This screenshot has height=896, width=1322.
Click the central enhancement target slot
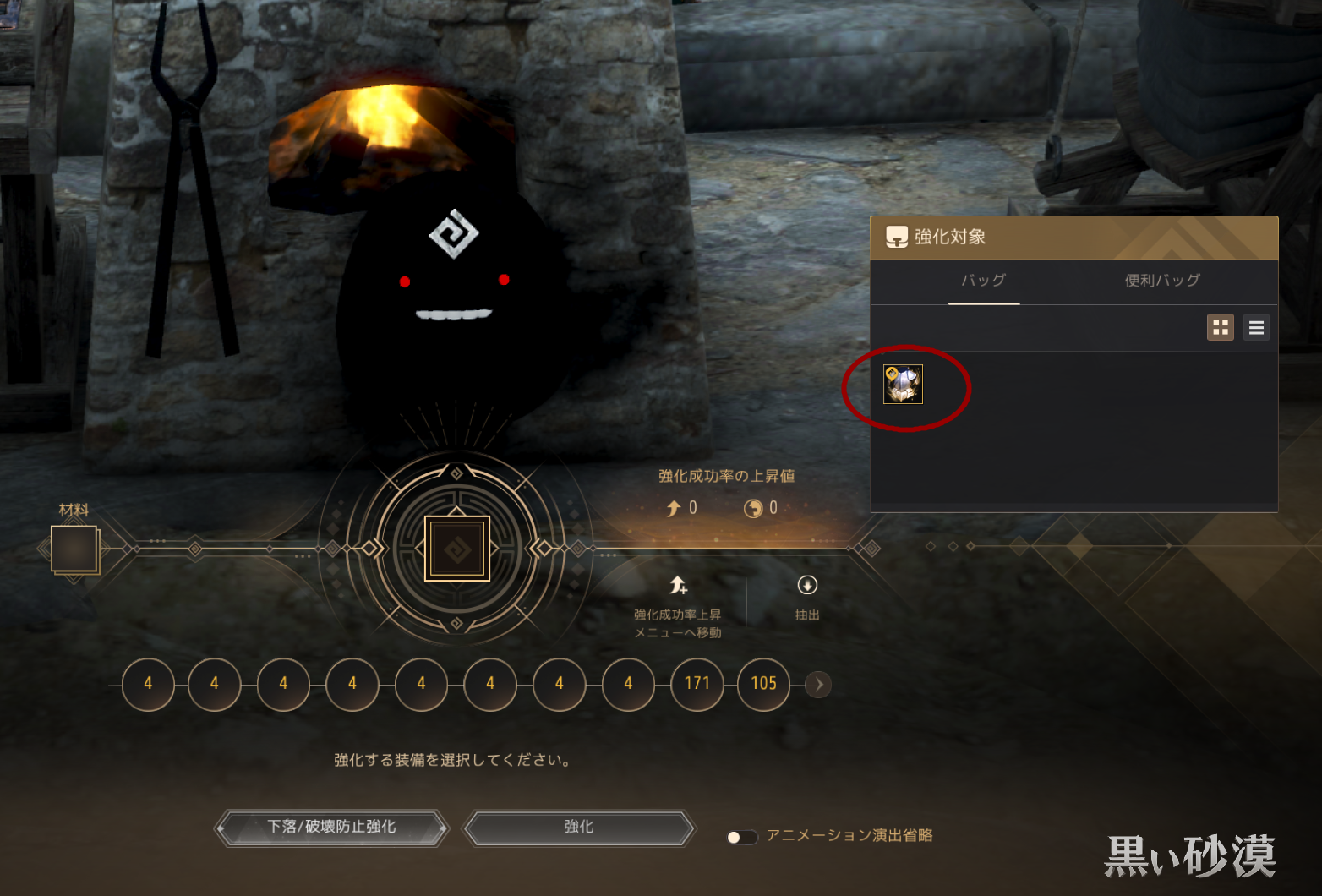tap(457, 549)
